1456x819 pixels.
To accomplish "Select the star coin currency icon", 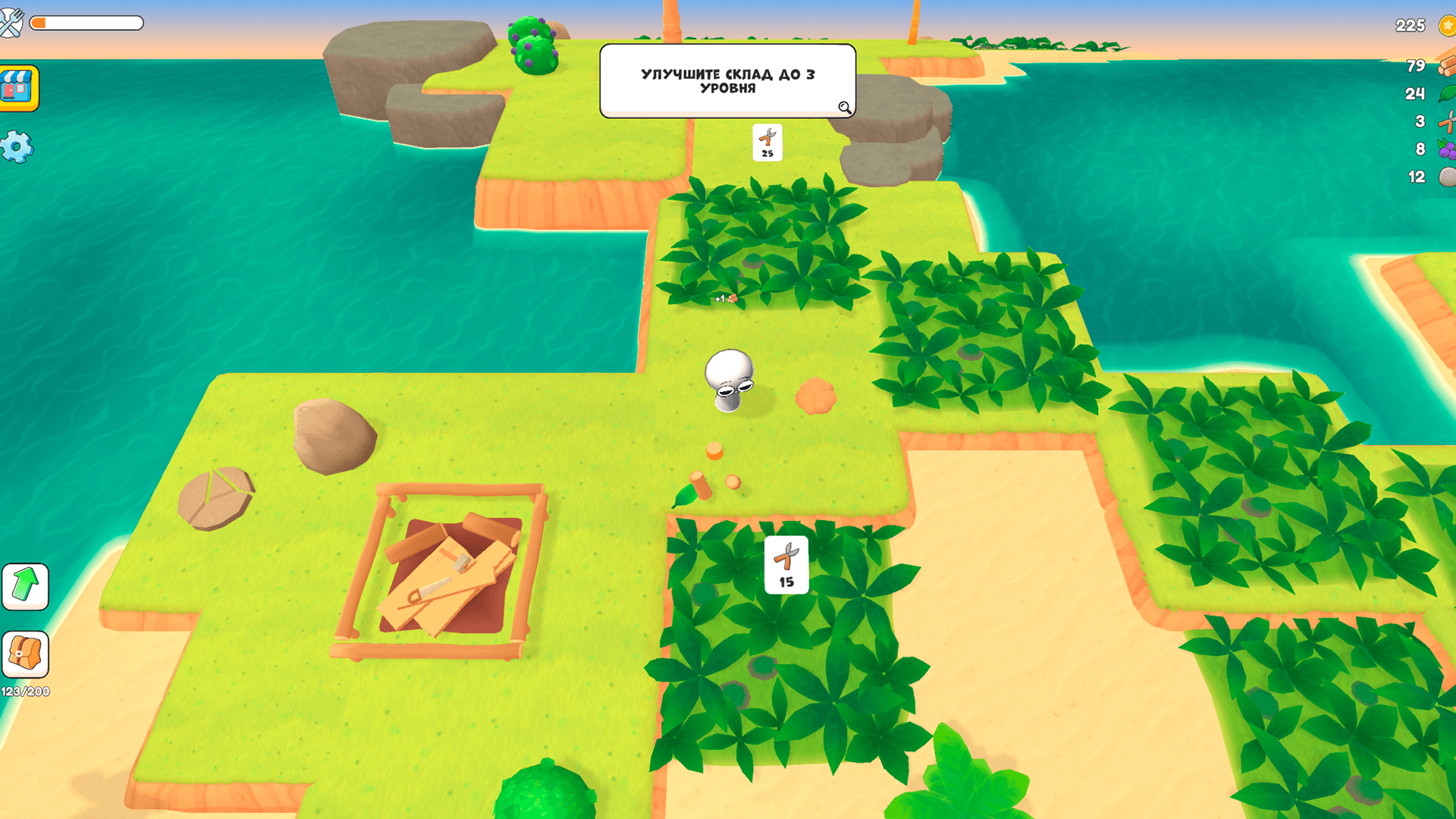I will [x=1445, y=25].
